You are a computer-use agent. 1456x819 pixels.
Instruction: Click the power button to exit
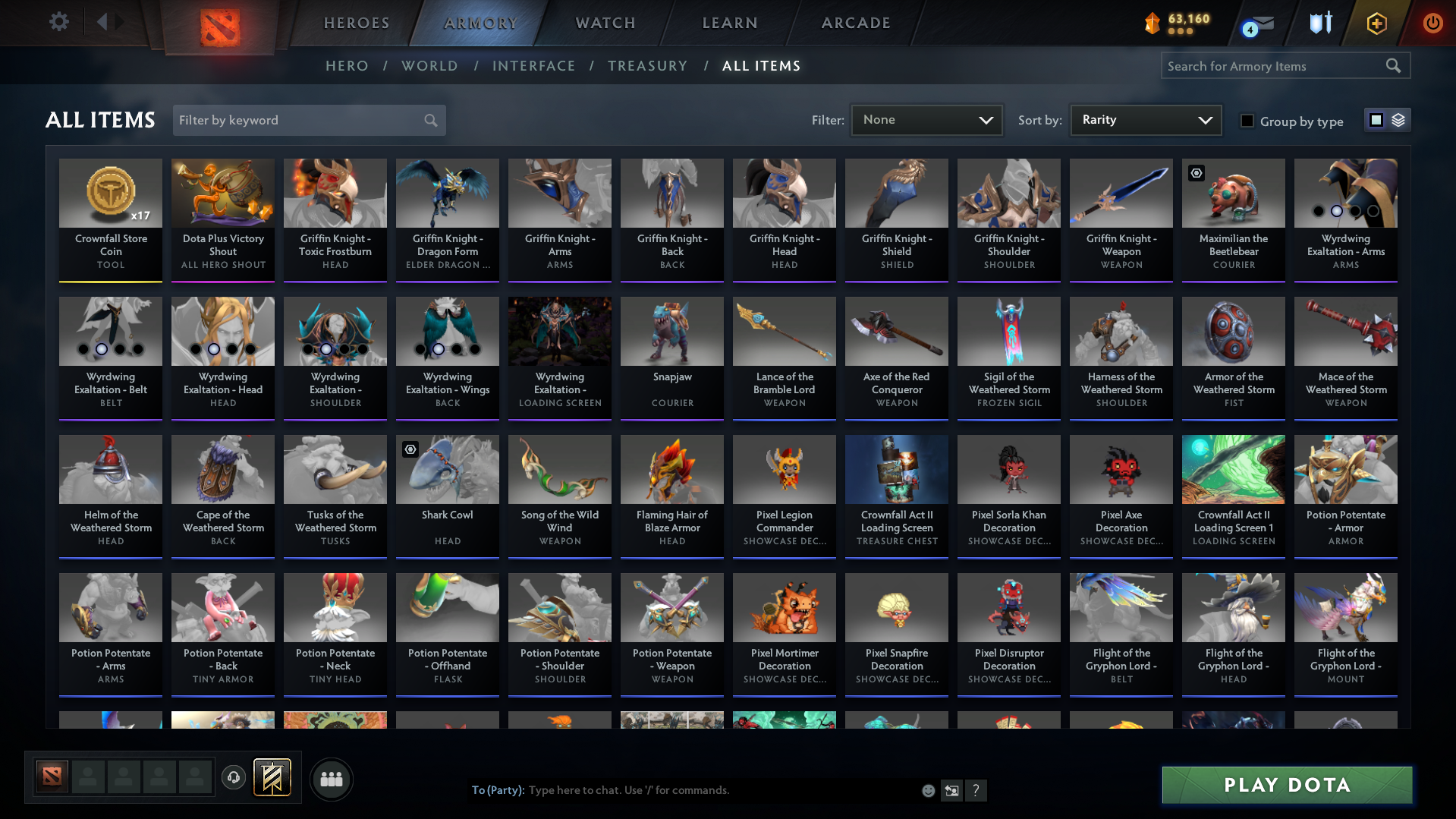point(1432,24)
